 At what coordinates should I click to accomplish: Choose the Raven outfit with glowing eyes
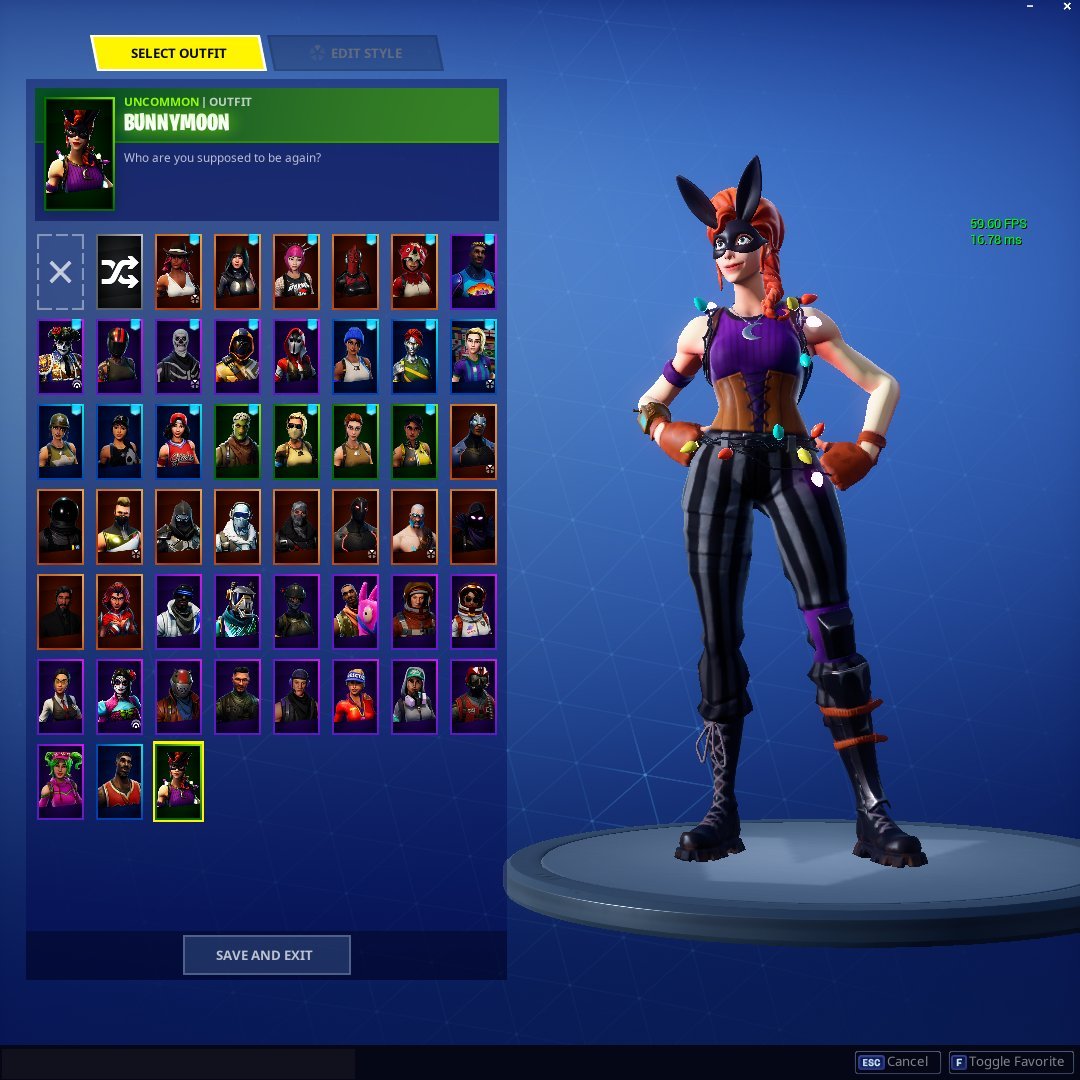pos(473,527)
